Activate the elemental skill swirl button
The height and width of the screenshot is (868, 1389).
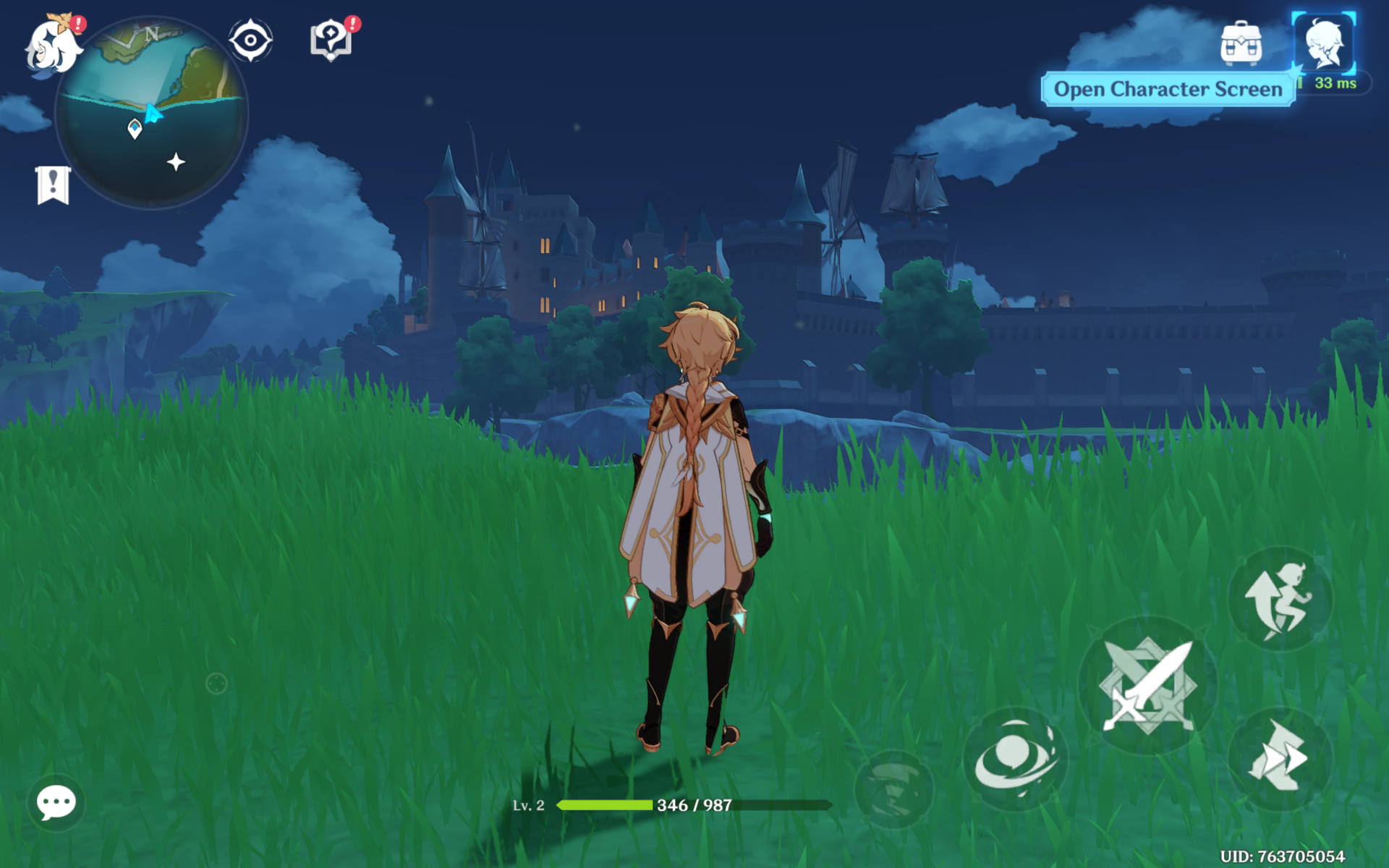[x=1014, y=759]
